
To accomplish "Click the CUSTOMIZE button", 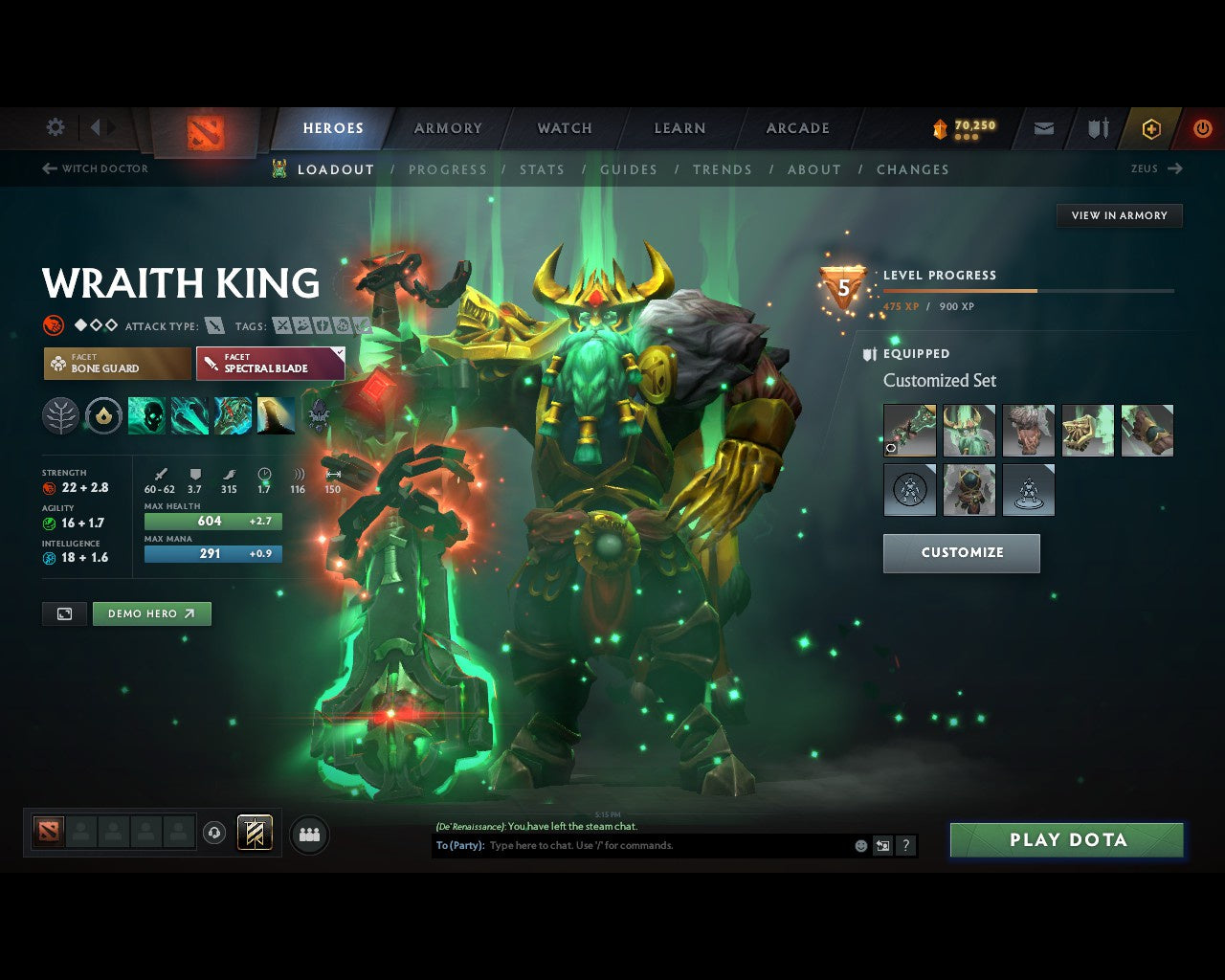I will click(x=961, y=553).
